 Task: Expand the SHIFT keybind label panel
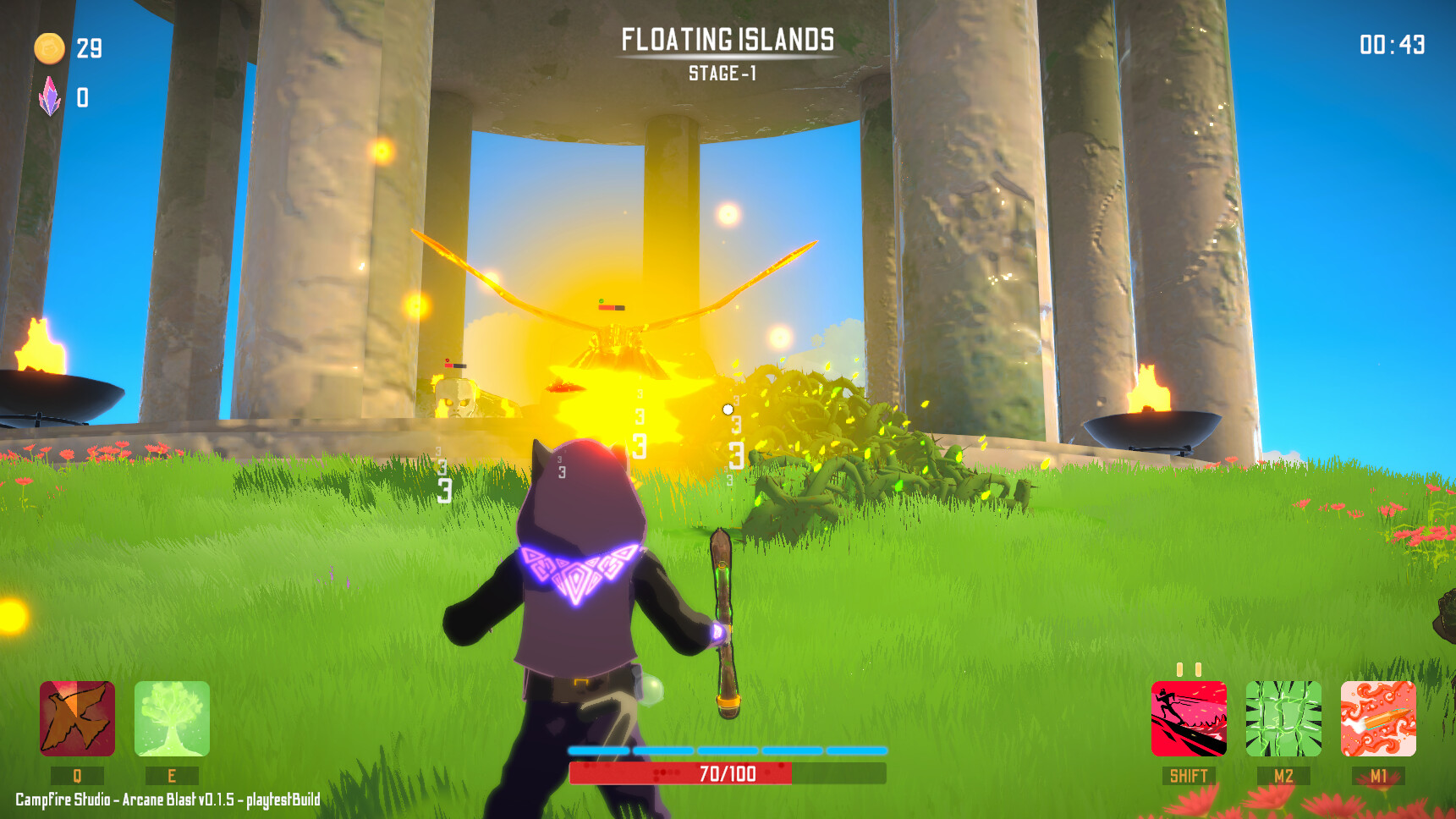[x=1188, y=773]
